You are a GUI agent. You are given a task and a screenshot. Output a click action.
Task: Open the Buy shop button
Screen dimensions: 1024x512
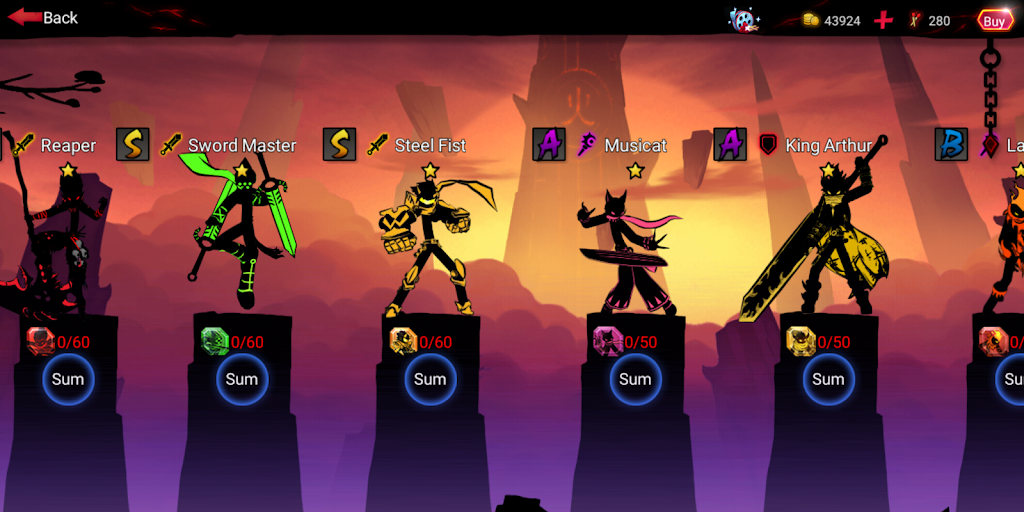[x=994, y=20]
